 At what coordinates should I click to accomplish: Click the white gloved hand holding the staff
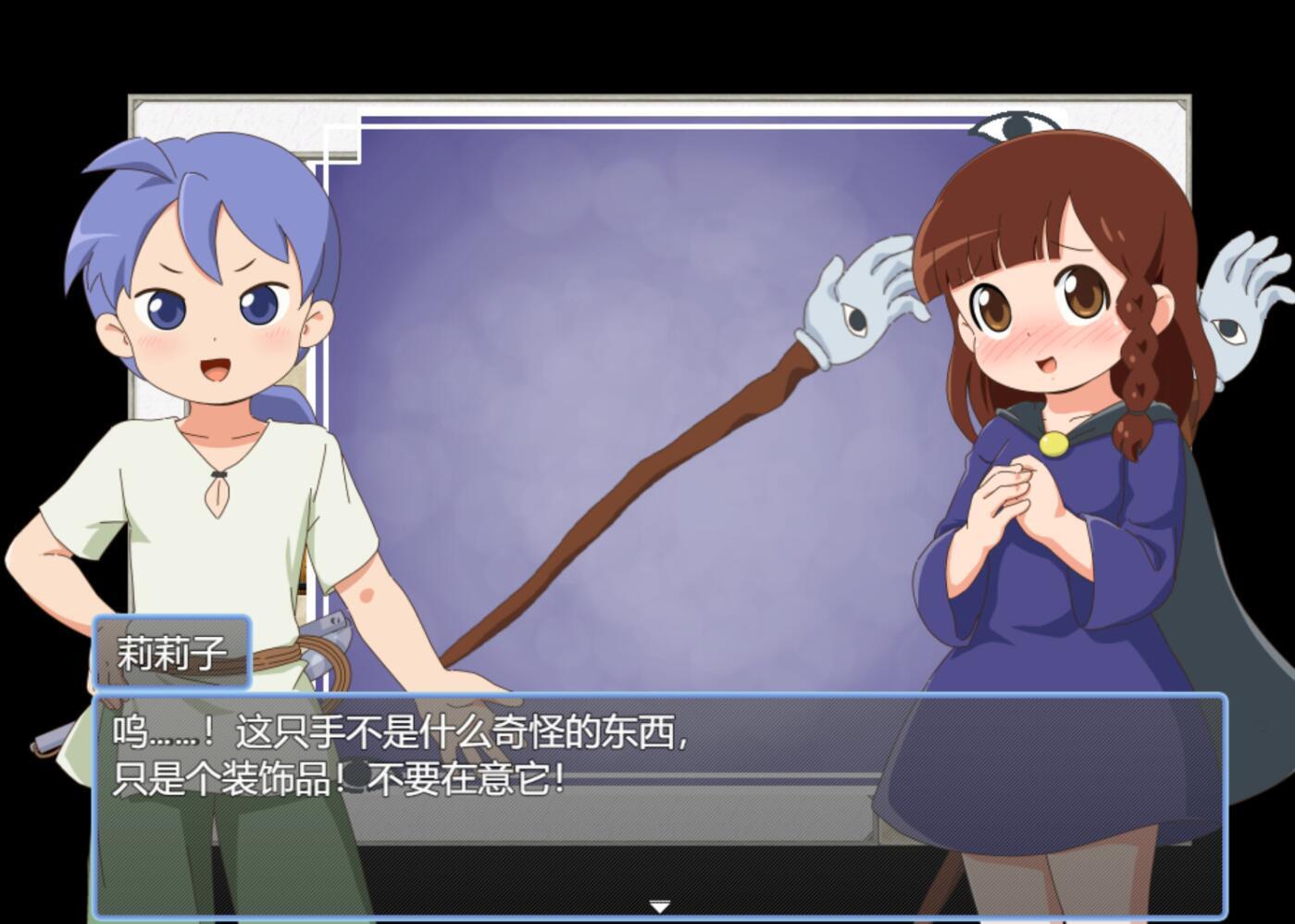pyautogui.click(x=856, y=296)
